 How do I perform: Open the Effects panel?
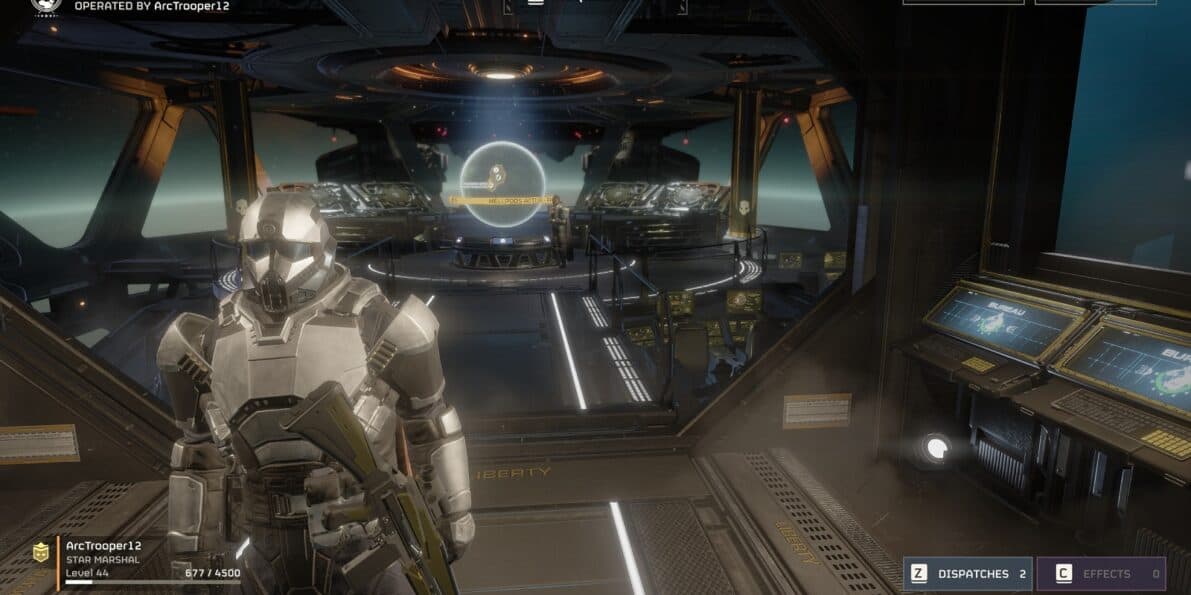point(1100,574)
